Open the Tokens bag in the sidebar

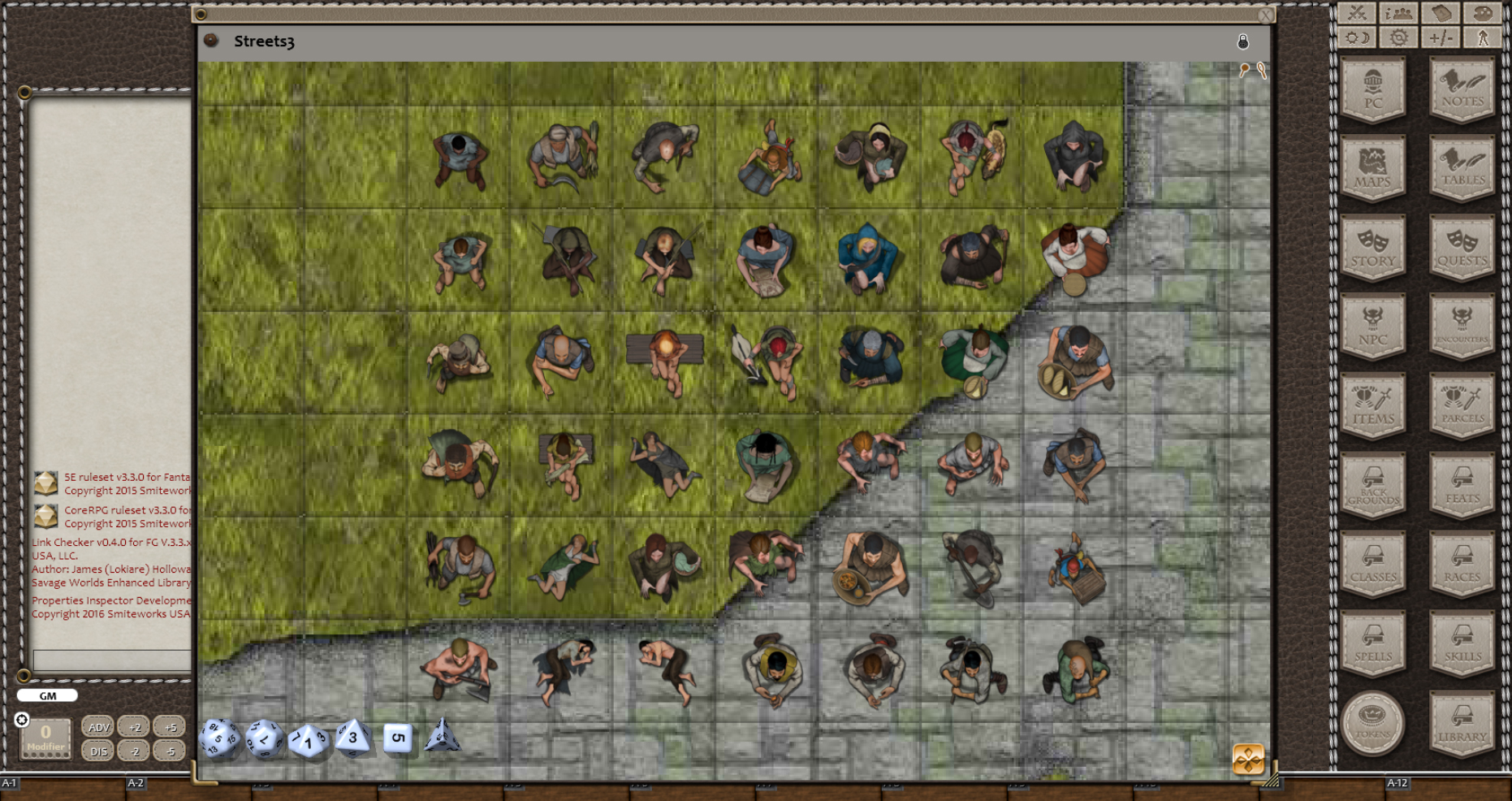[1372, 724]
